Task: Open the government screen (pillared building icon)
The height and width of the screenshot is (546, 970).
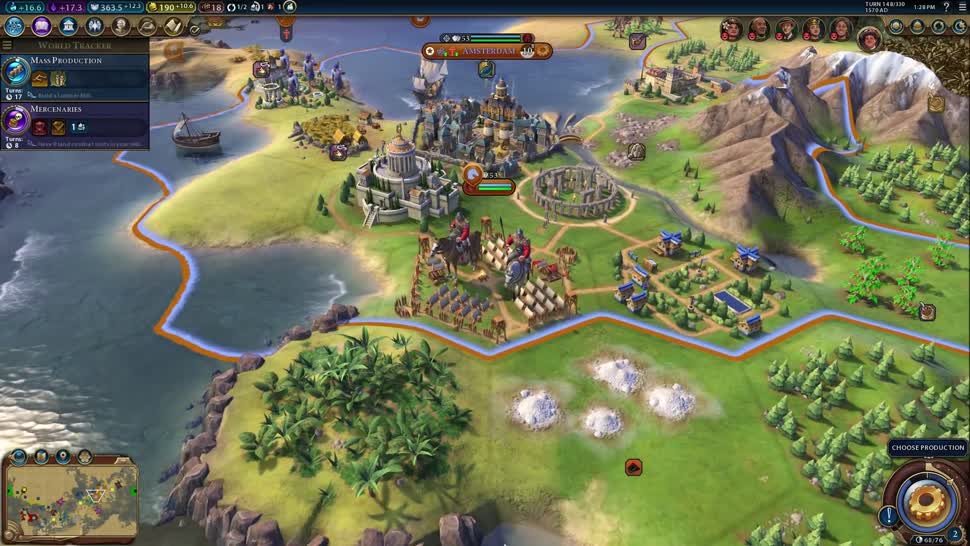Action: coord(68,26)
